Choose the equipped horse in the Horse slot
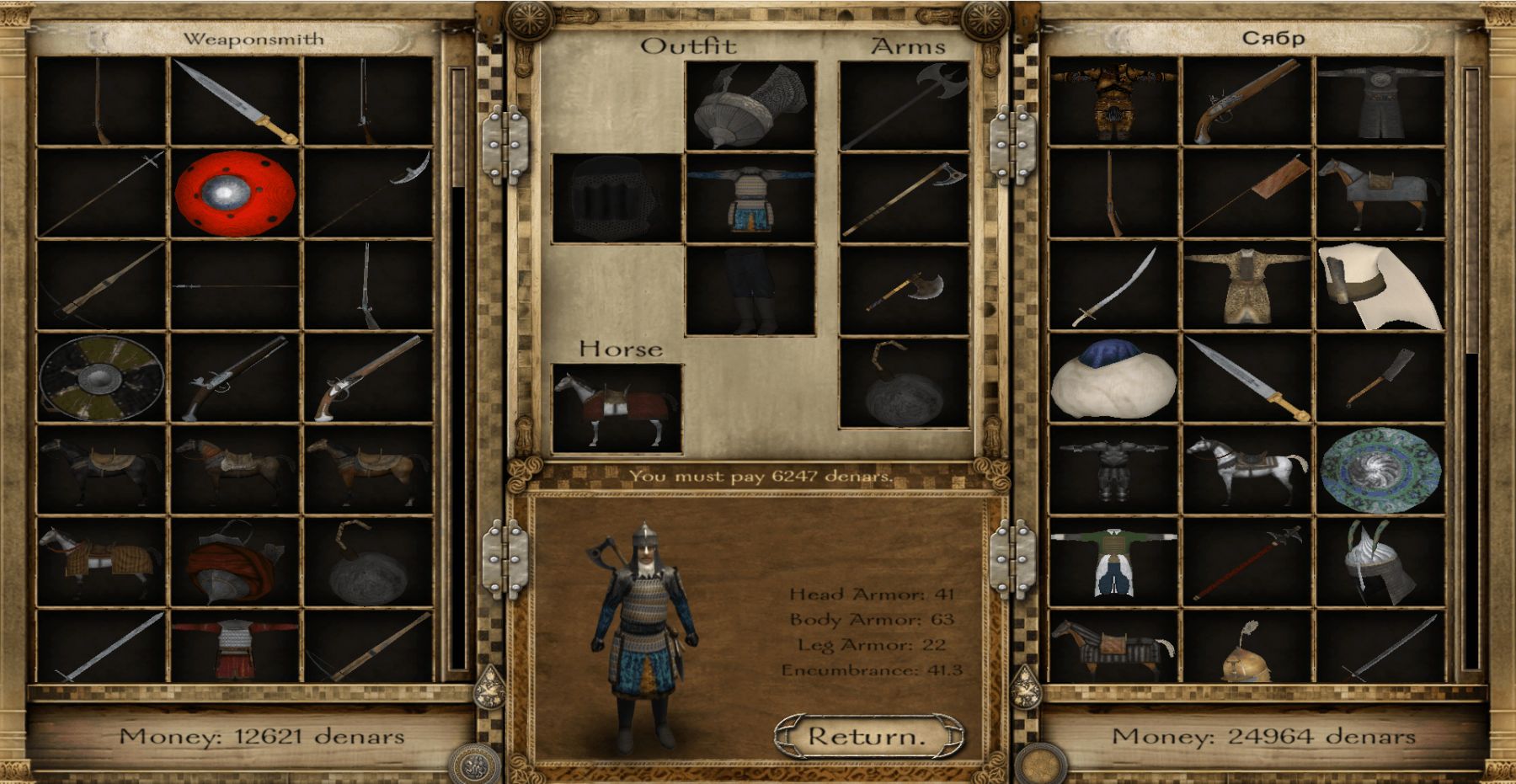 pos(617,408)
